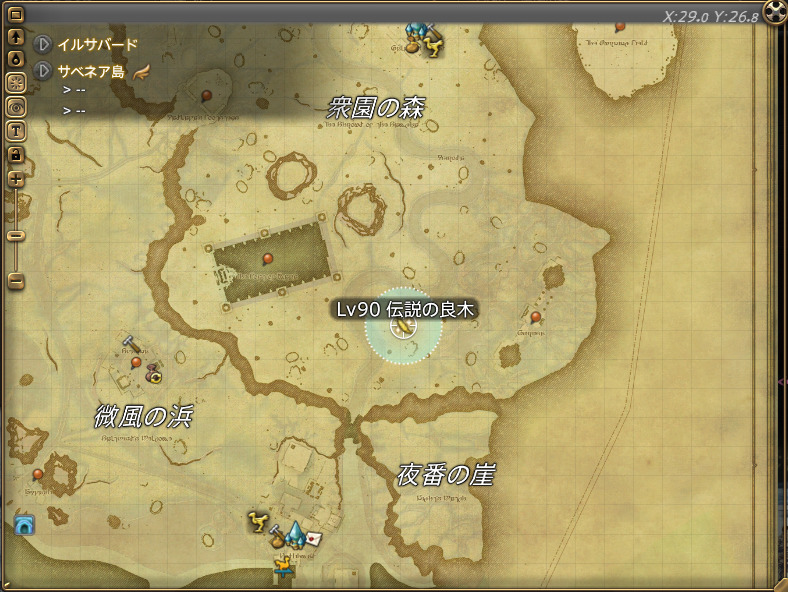The image size is (788, 592).
Task: Click the droplet-shaped map button
Action: pyautogui.click(x=16, y=59)
